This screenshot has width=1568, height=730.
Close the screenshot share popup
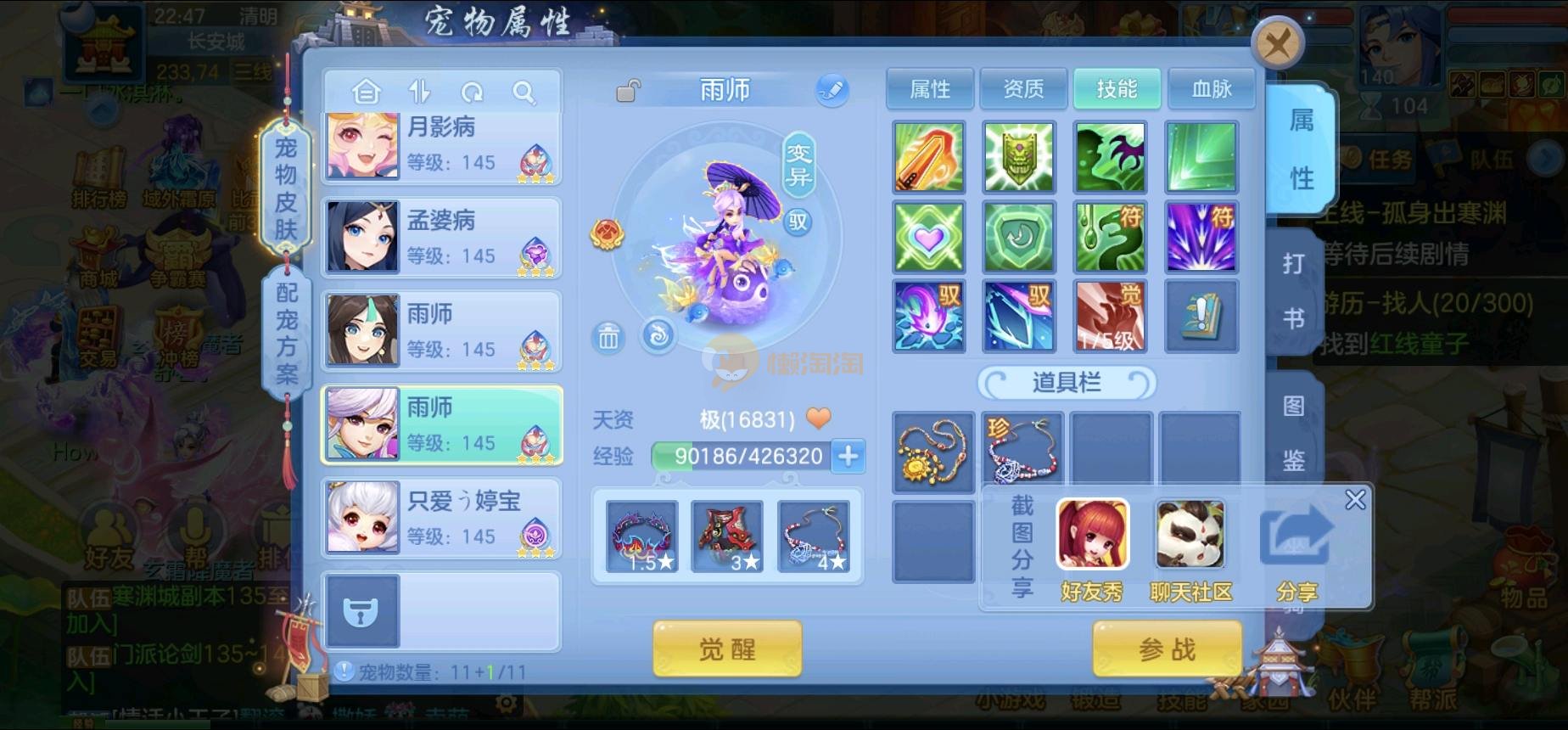(1355, 500)
